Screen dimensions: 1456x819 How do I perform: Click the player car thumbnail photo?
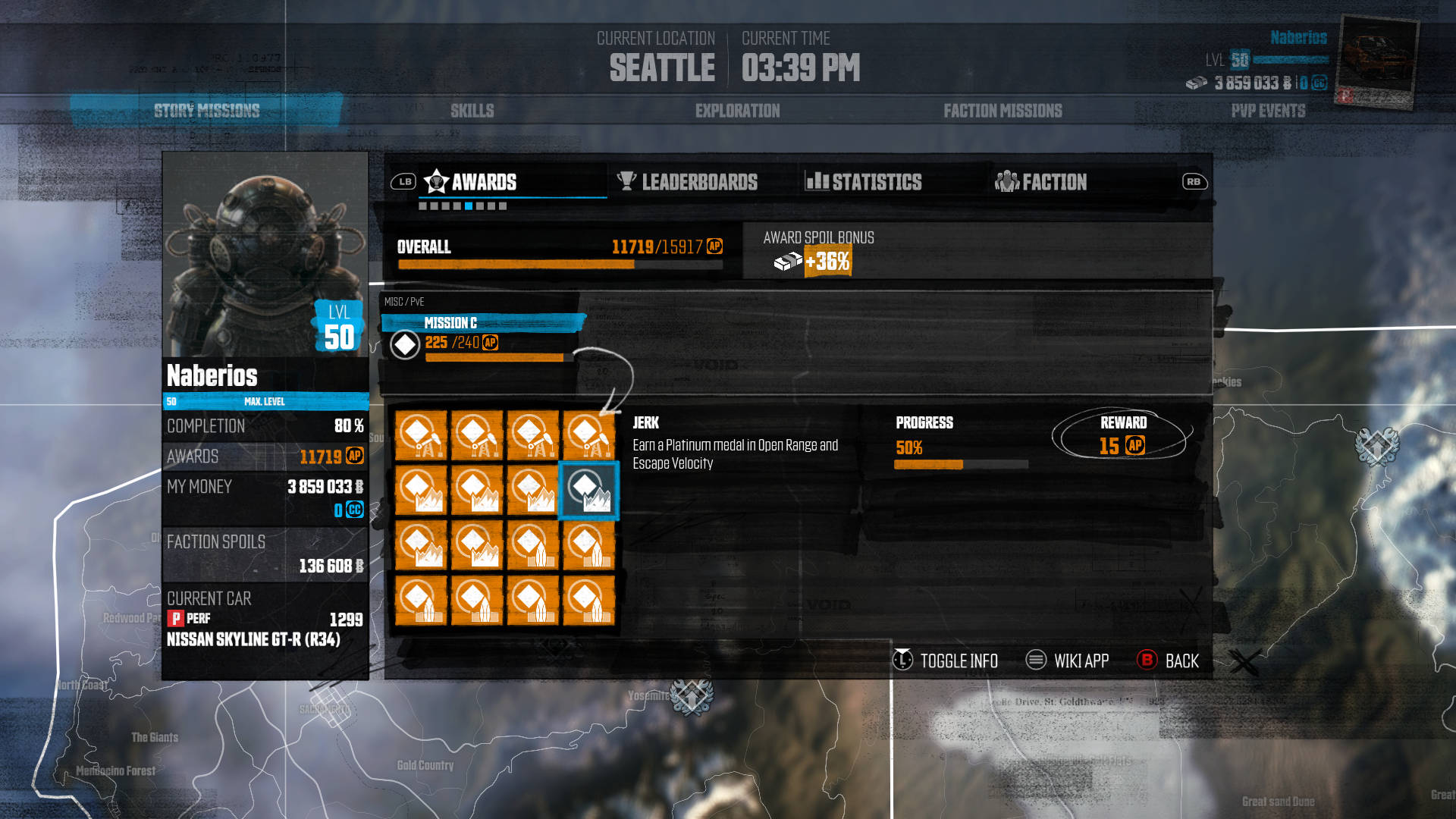(x=1376, y=61)
